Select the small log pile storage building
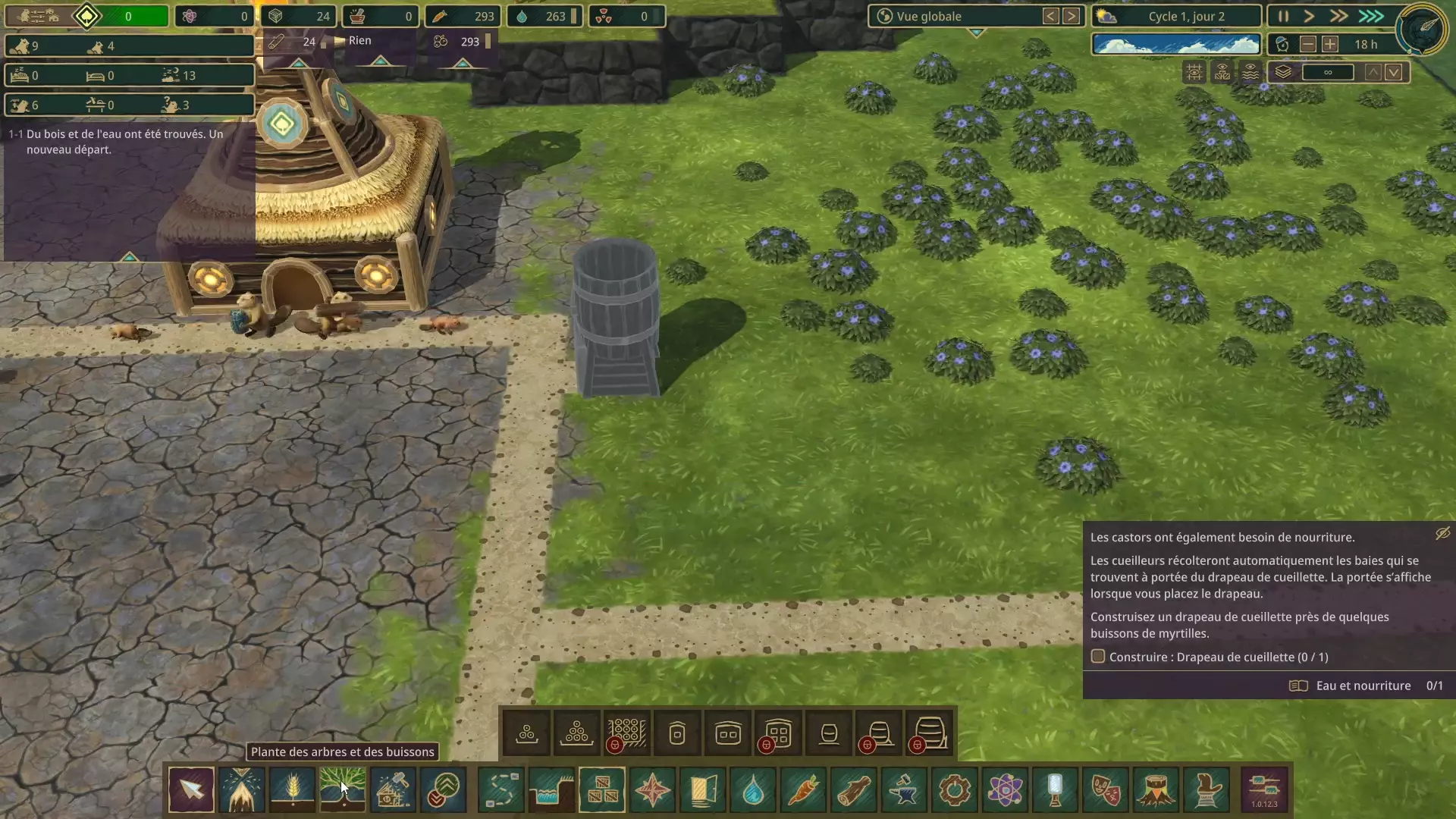This screenshot has height=819, width=1456. [x=526, y=733]
